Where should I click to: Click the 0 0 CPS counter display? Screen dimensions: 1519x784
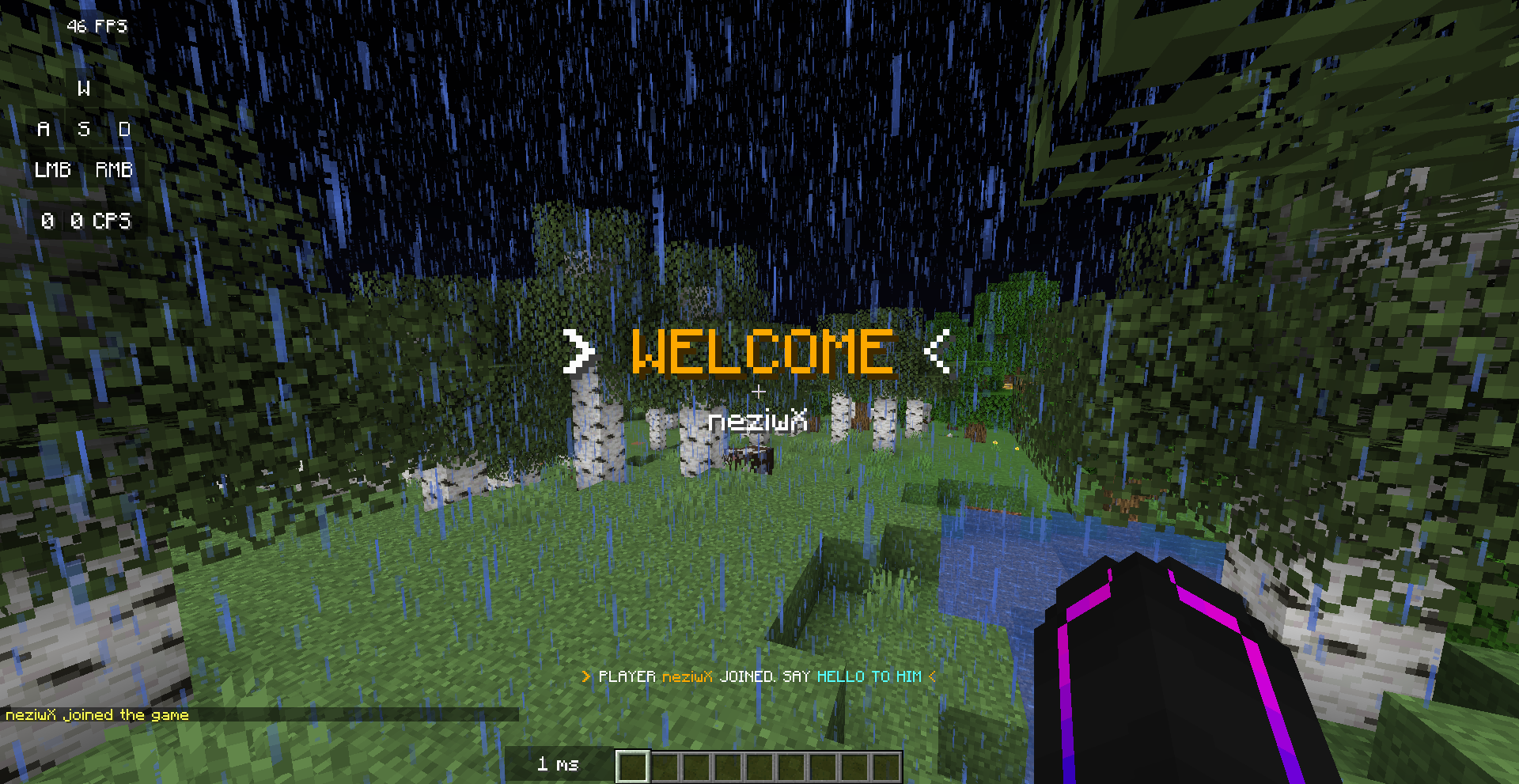point(87,222)
